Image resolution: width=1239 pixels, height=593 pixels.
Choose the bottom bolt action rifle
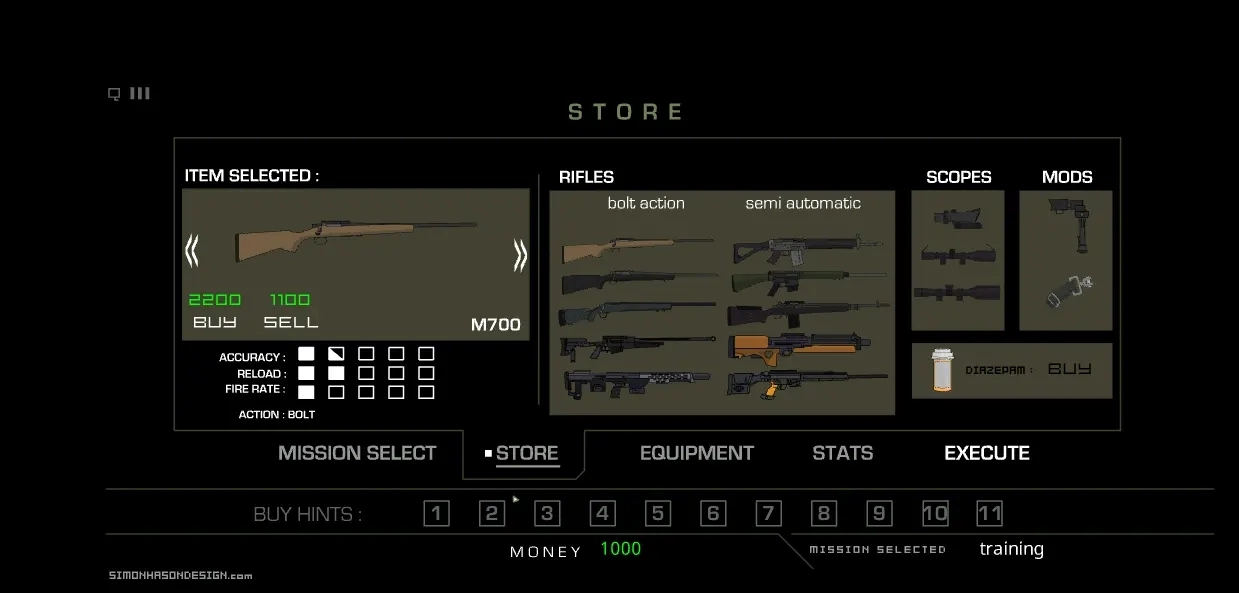[637, 382]
